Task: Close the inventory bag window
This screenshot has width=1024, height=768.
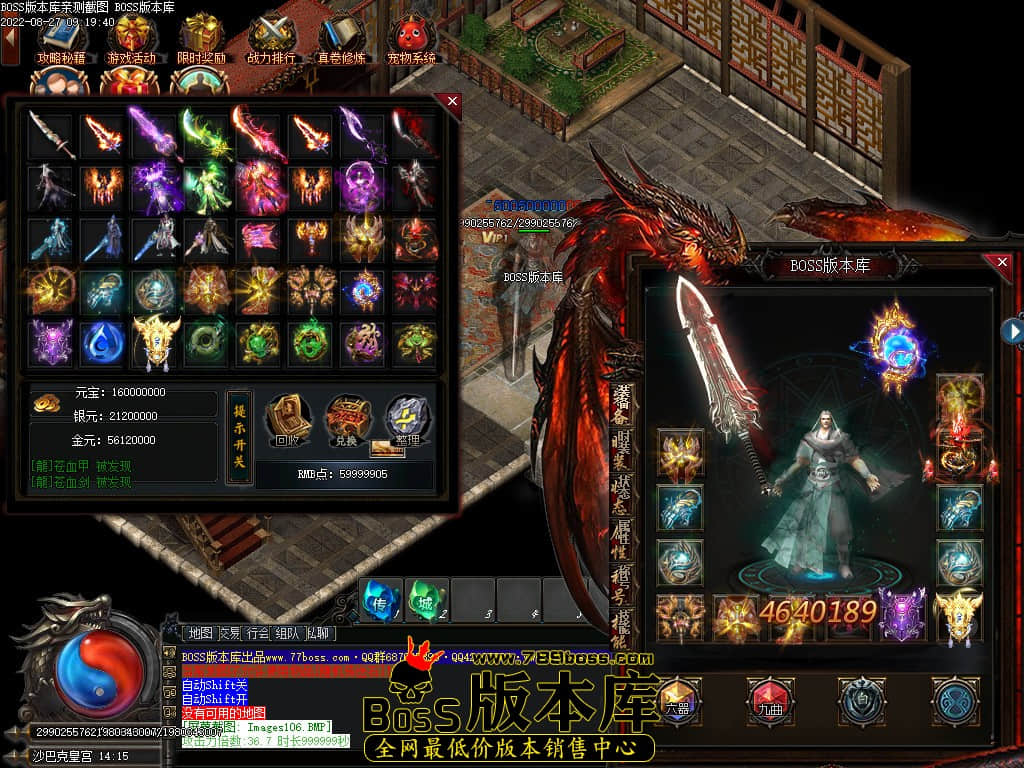Action: click(452, 102)
